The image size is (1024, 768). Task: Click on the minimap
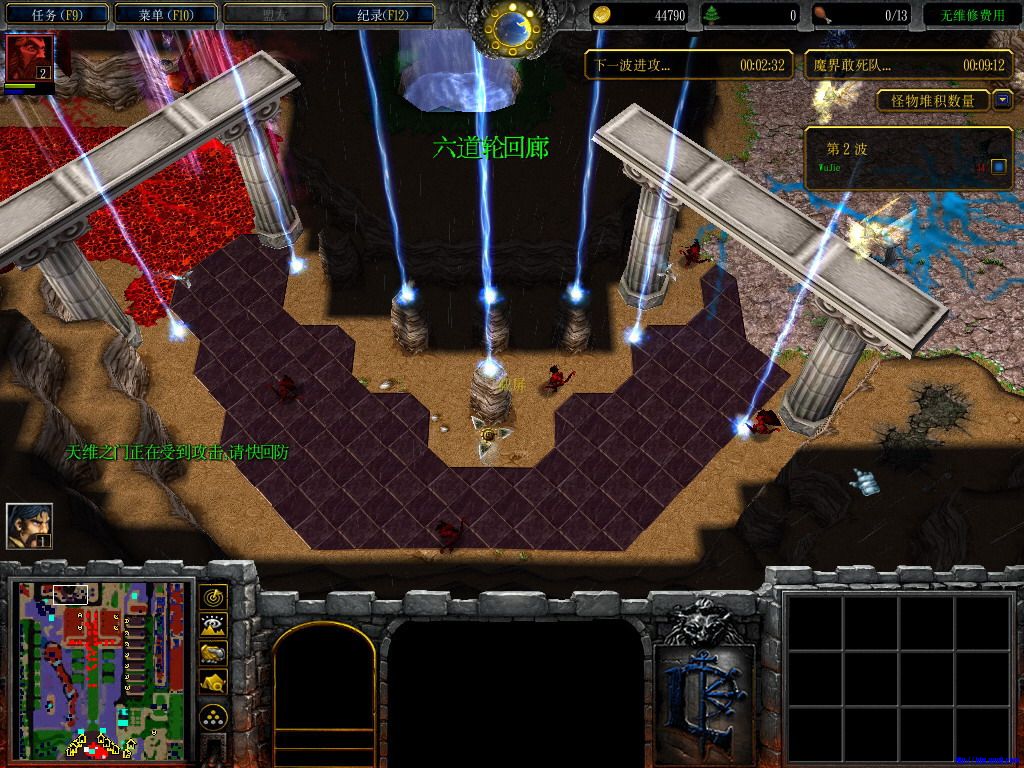coord(102,669)
